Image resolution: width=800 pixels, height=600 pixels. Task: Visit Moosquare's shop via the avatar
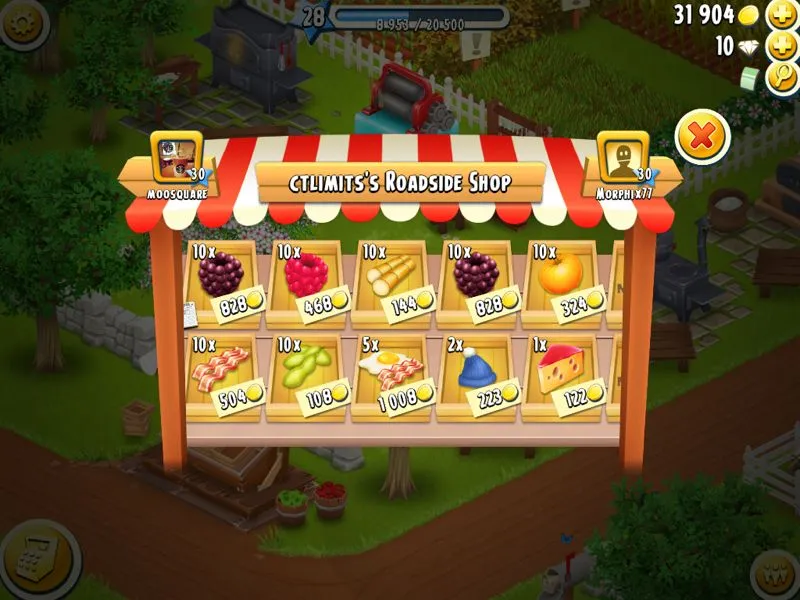click(176, 158)
